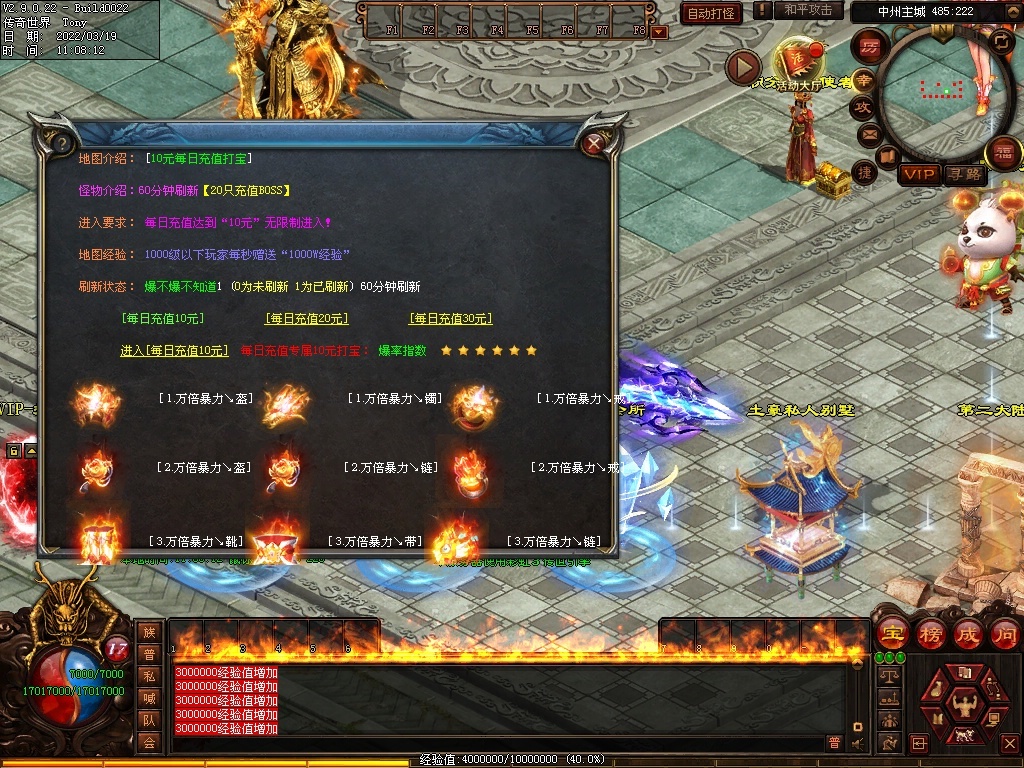This screenshot has width=1024, height=768.
Task: Switch chat to the 私 private channel
Action: (149, 676)
